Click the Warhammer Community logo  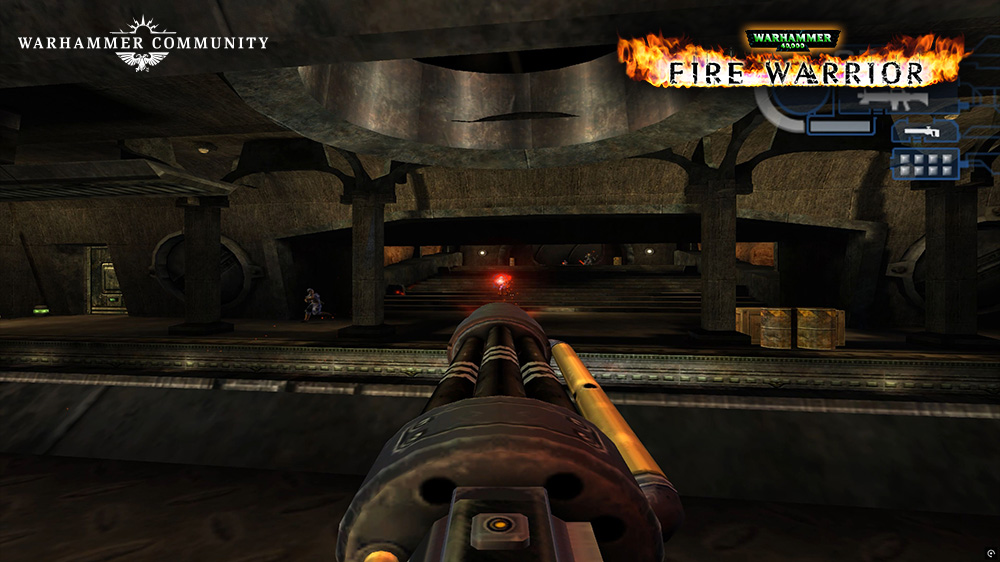tap(142, 44)
